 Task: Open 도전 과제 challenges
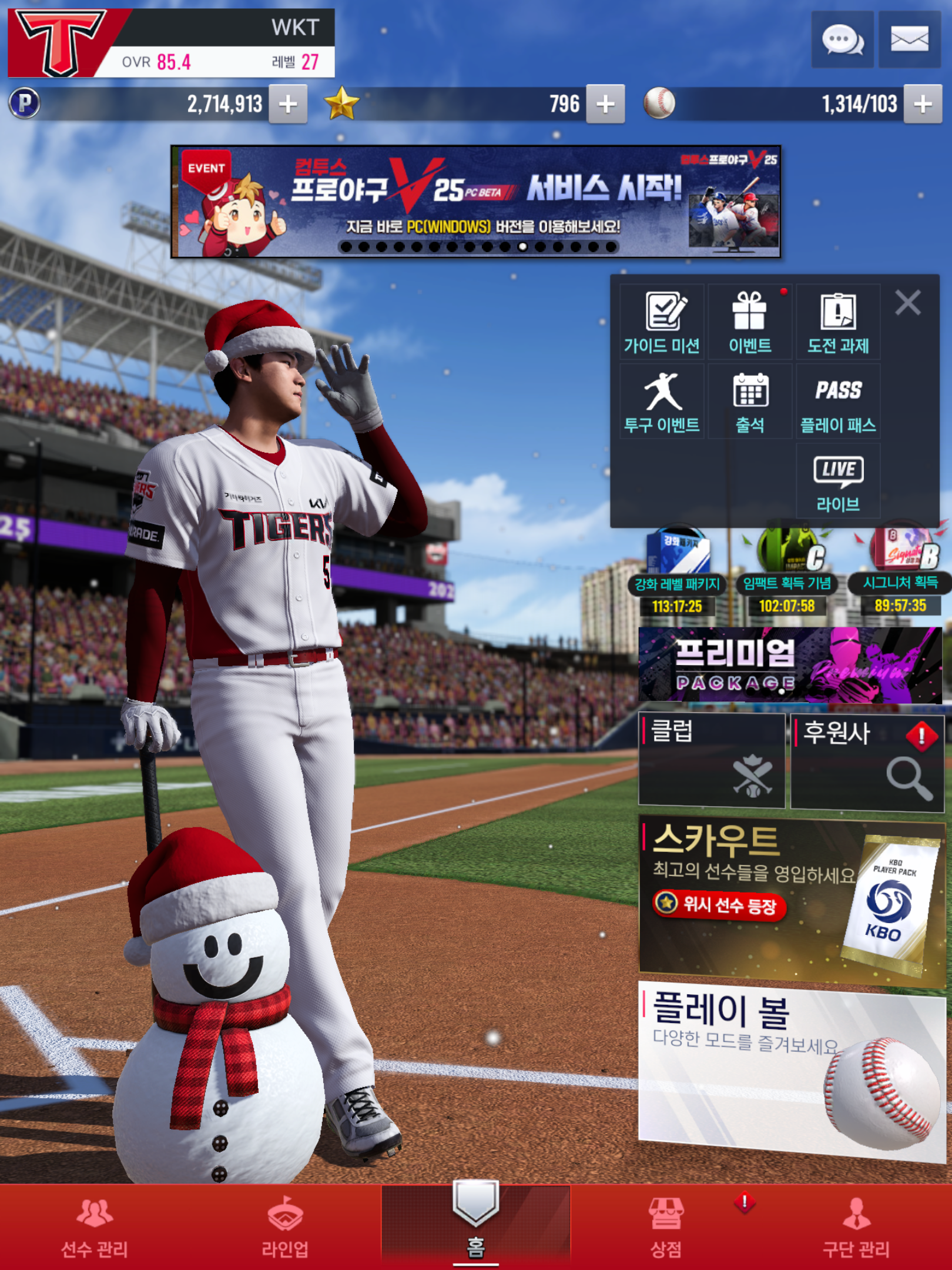pyautogui.click(x=838, y=322)
